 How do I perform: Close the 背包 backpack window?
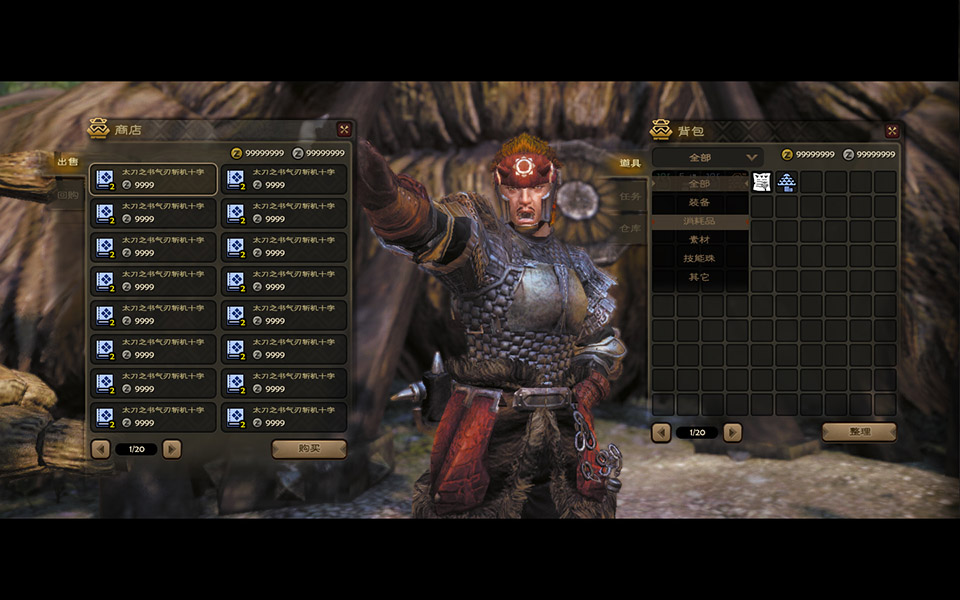click(x=892, y=131)
